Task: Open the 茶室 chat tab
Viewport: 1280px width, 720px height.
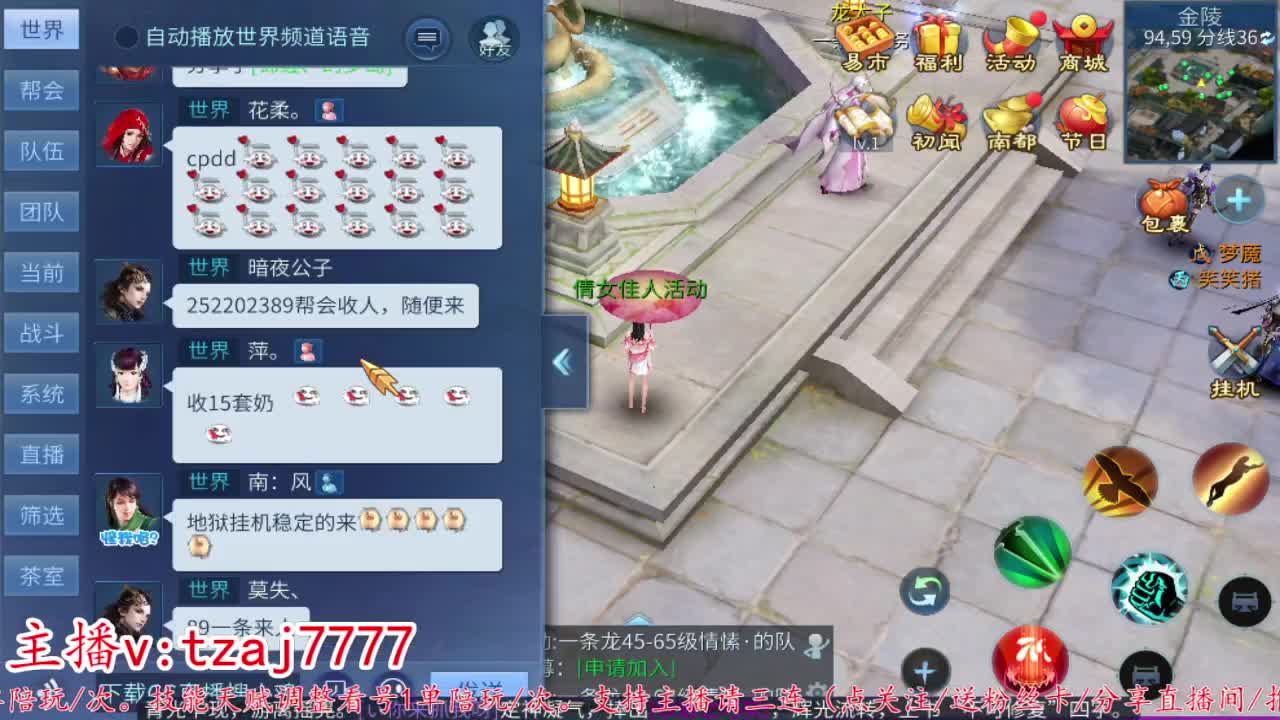Action: 41,575
